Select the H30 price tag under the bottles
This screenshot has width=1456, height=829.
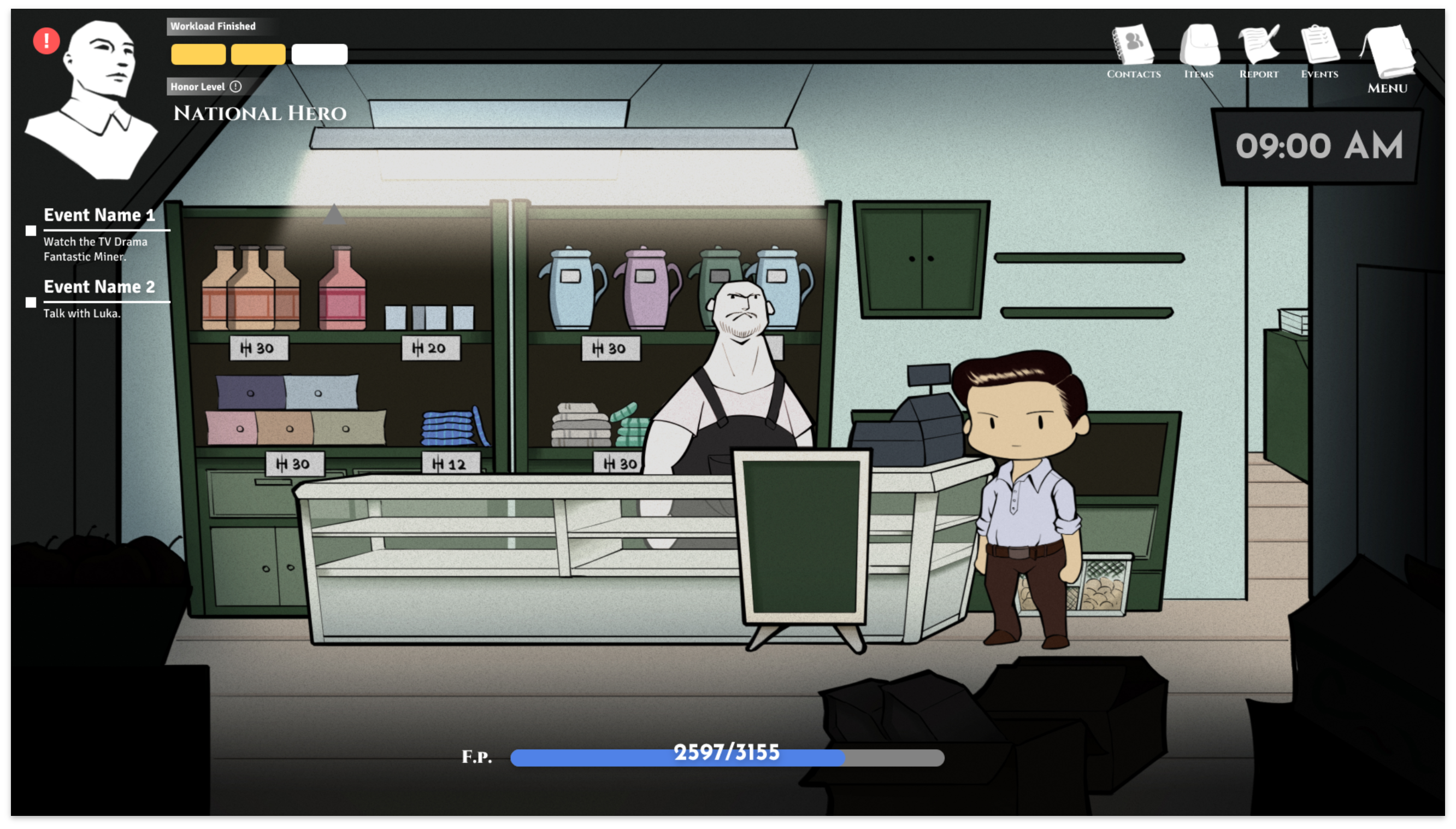pos(259,348)
